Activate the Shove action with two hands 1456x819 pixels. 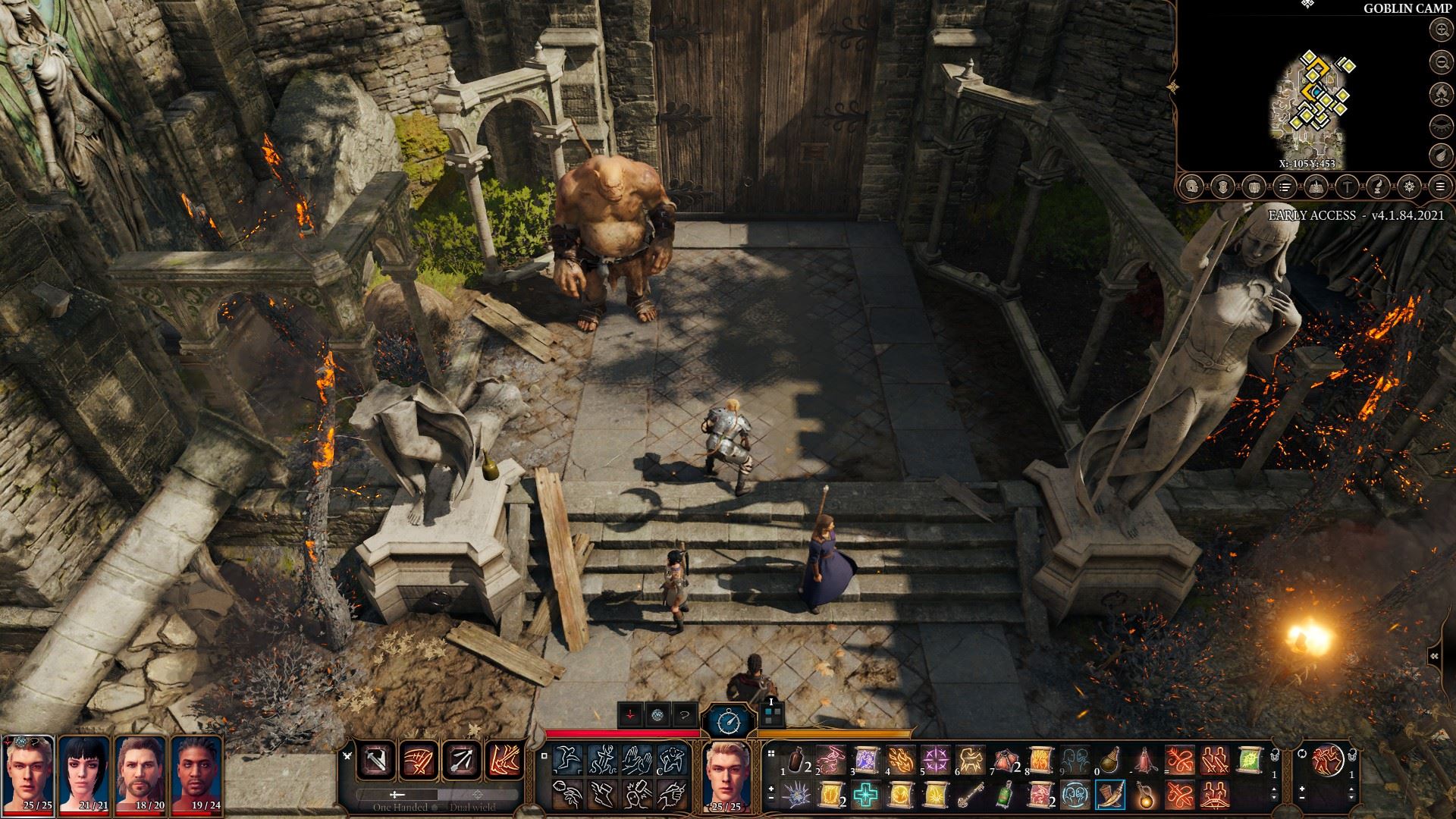(x=637, y=759)
